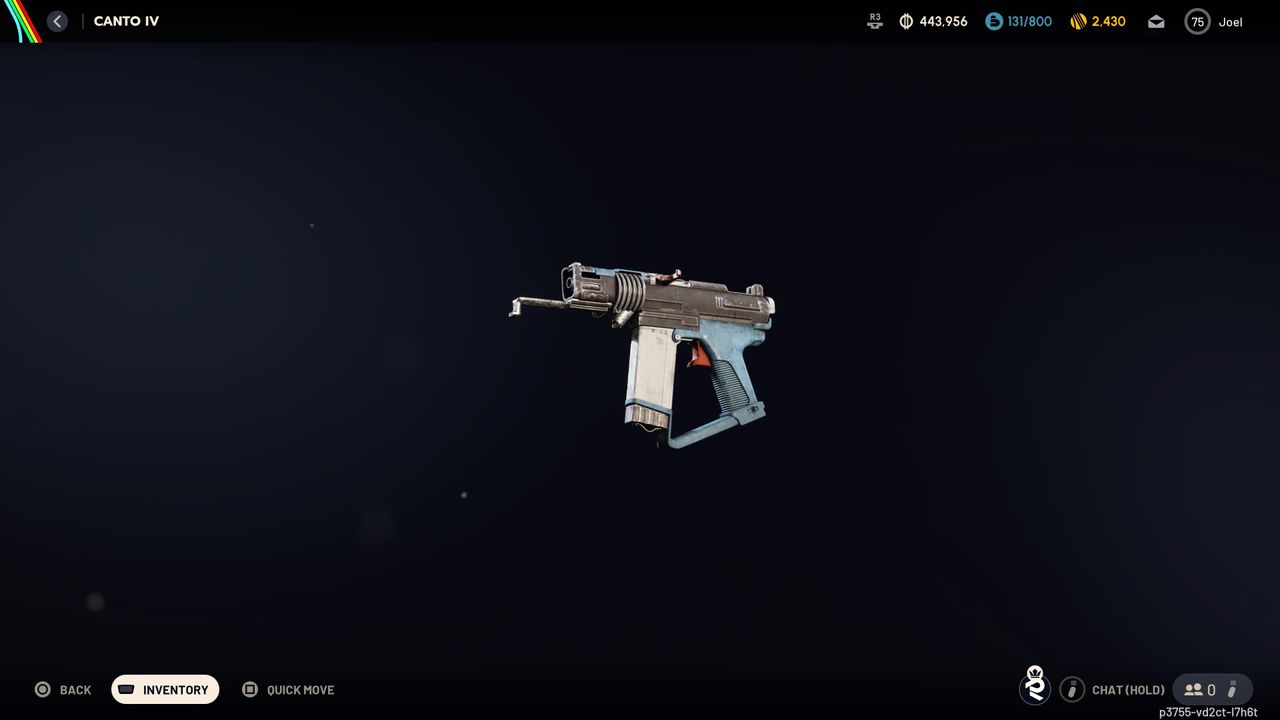Toggle voice chat via the Chat (Hold) control

(x=1127, y=689)
